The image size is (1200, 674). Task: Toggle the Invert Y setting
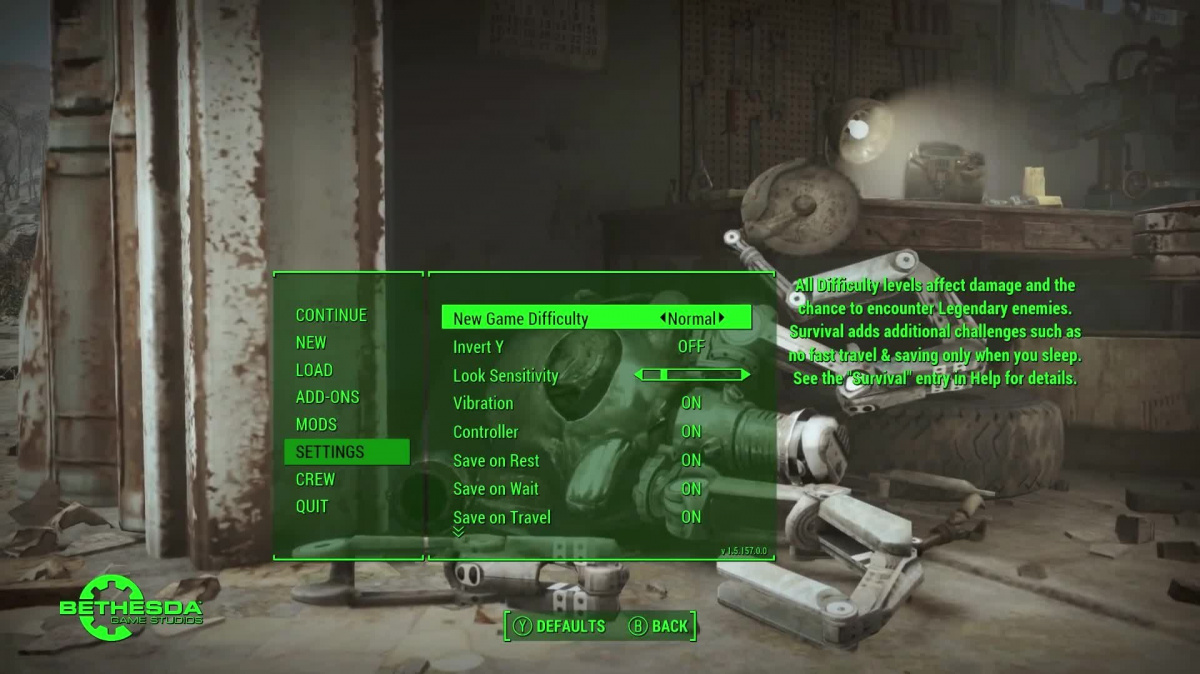coord(691,347)
